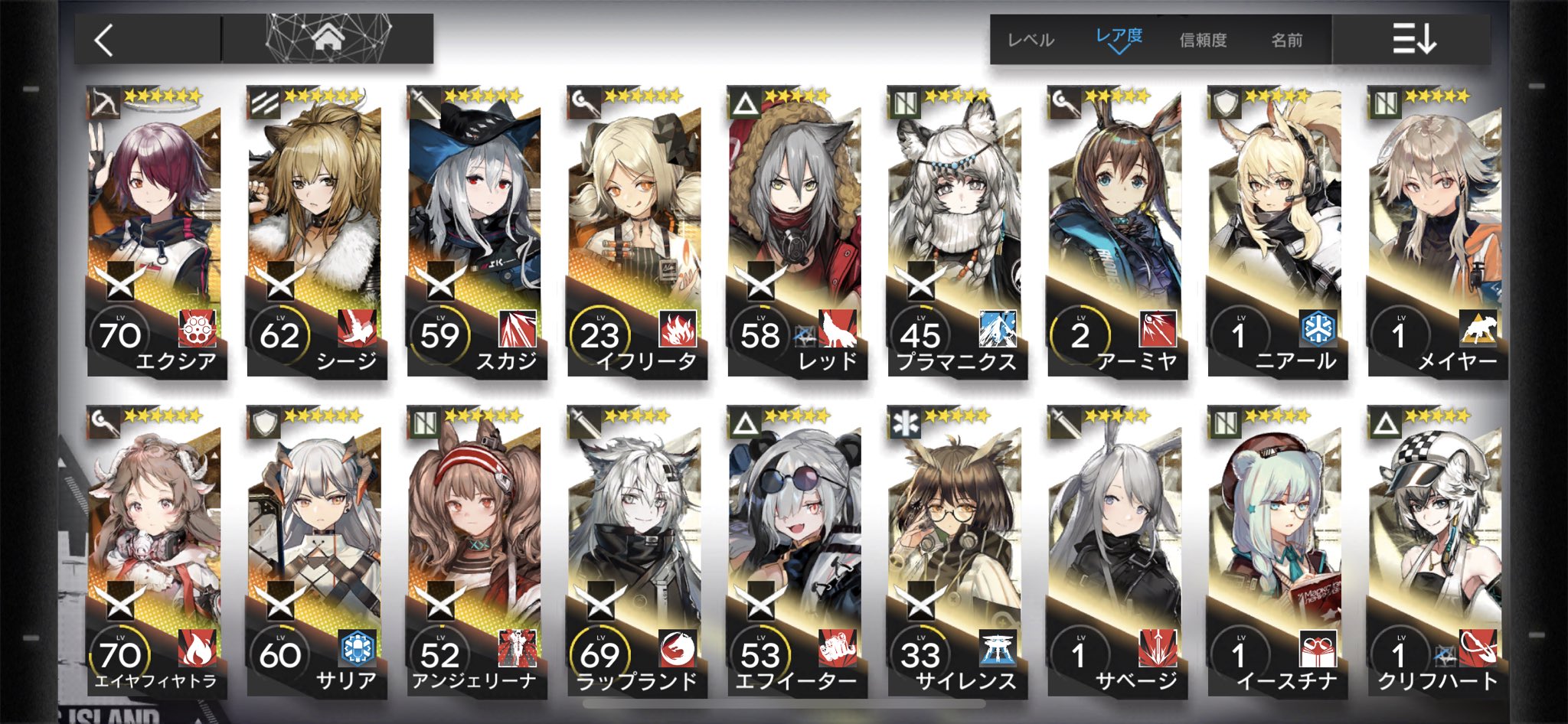The width and height of the screenshot is (1568, 724).
Task: Select the エクシア operator card
Action: (x=156, y=231)
